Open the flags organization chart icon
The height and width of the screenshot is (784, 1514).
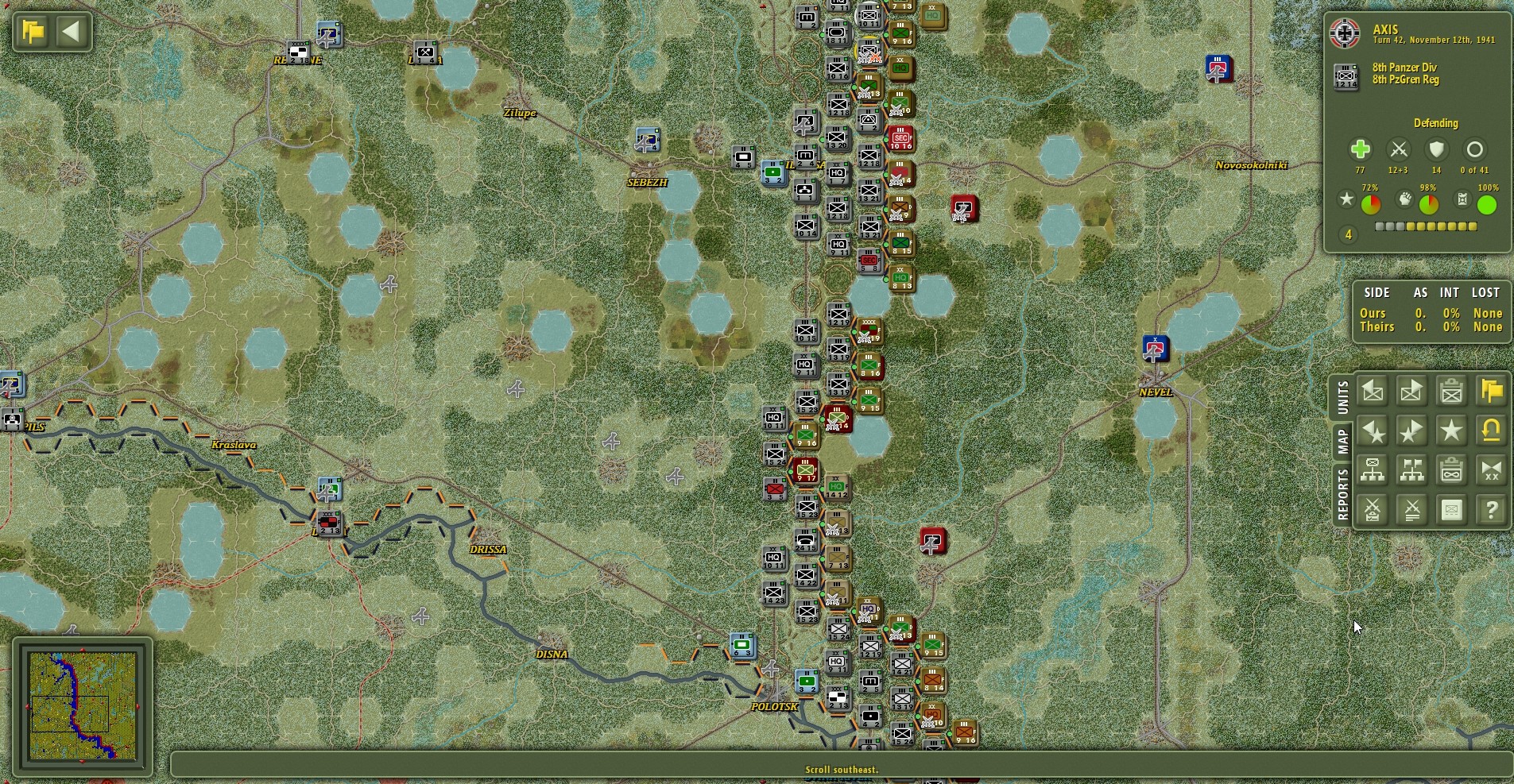[1412, 469]
